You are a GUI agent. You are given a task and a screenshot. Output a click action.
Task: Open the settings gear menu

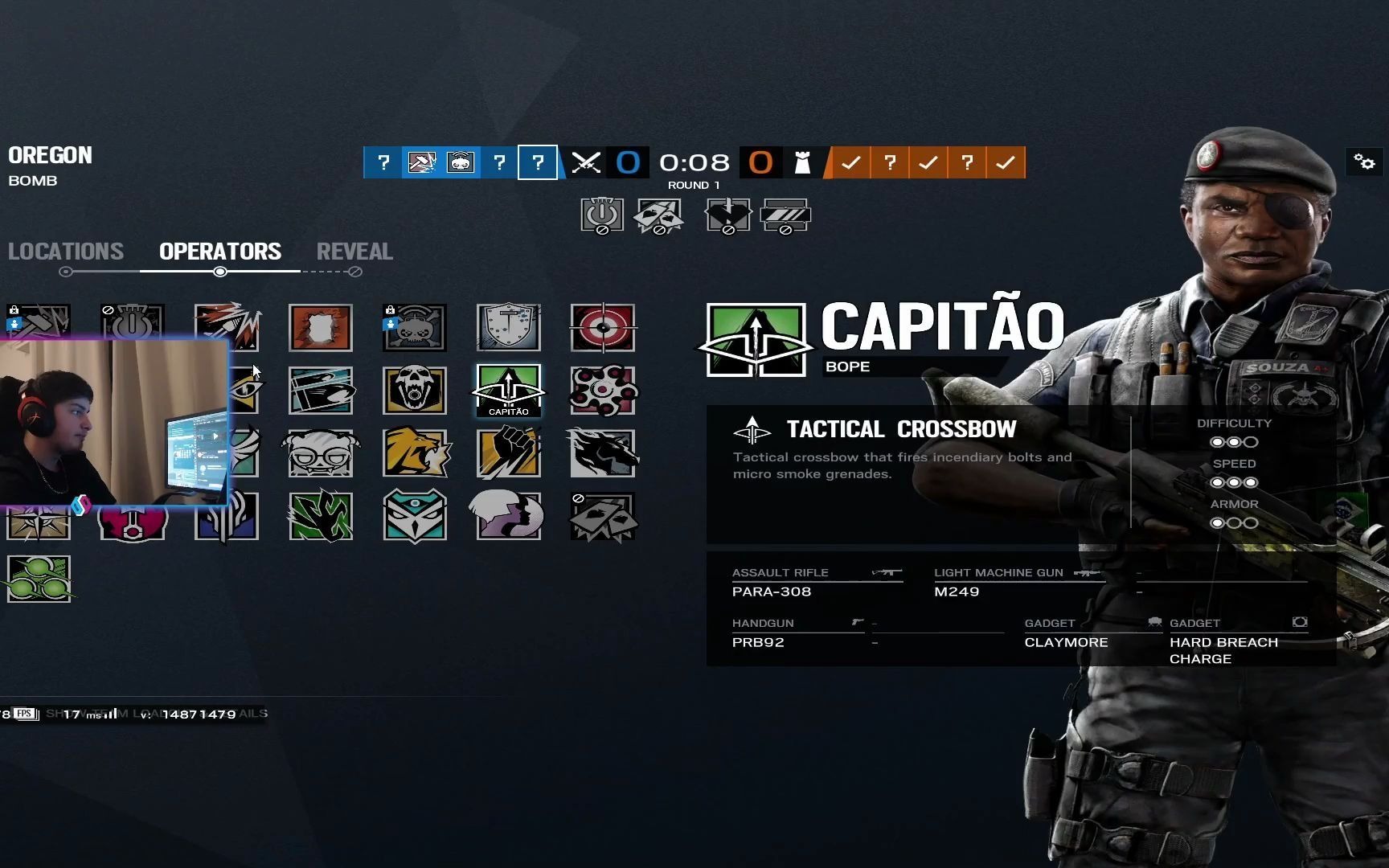point(1364,162)
